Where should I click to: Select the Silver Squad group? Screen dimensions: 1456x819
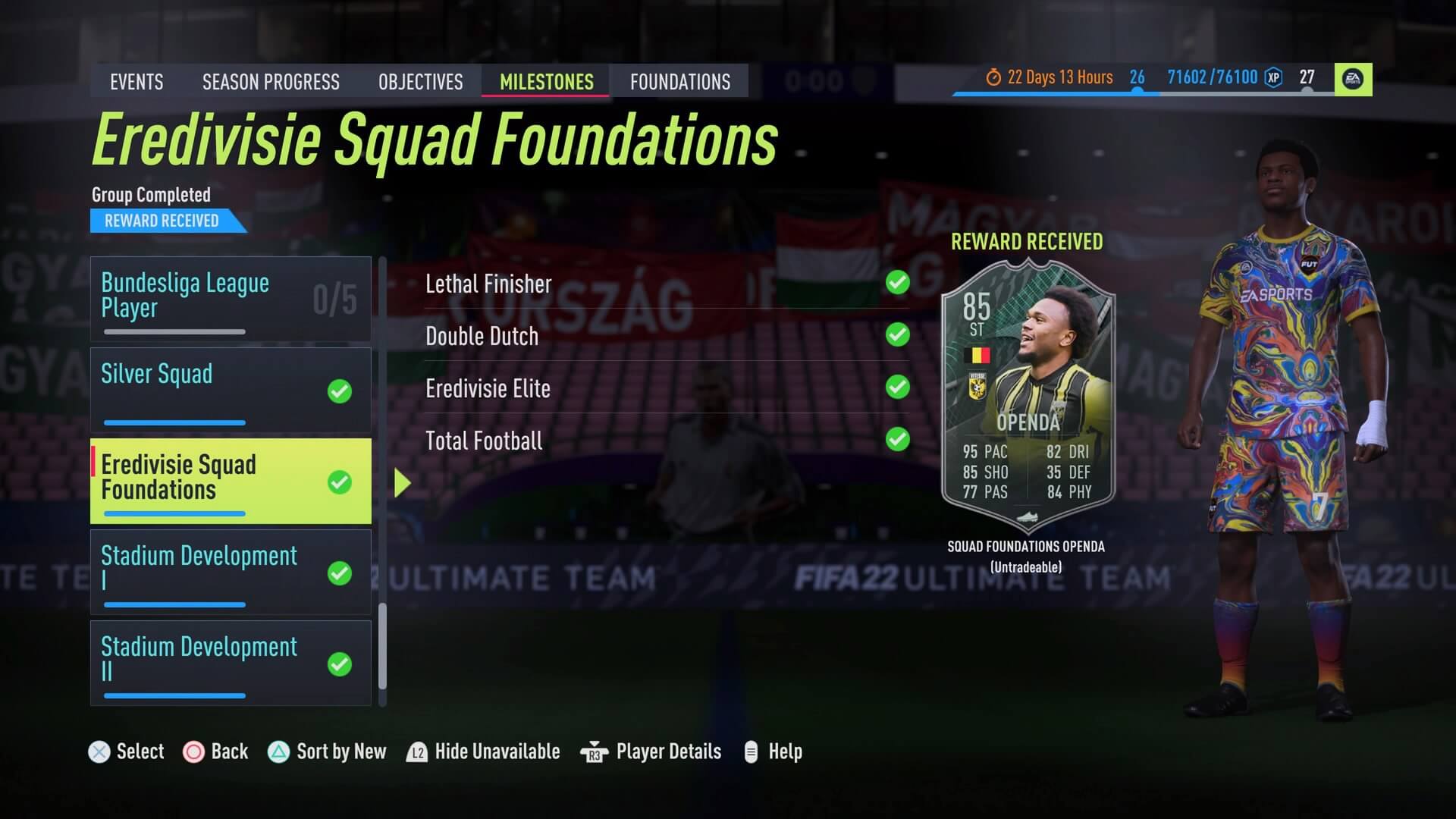231,390
